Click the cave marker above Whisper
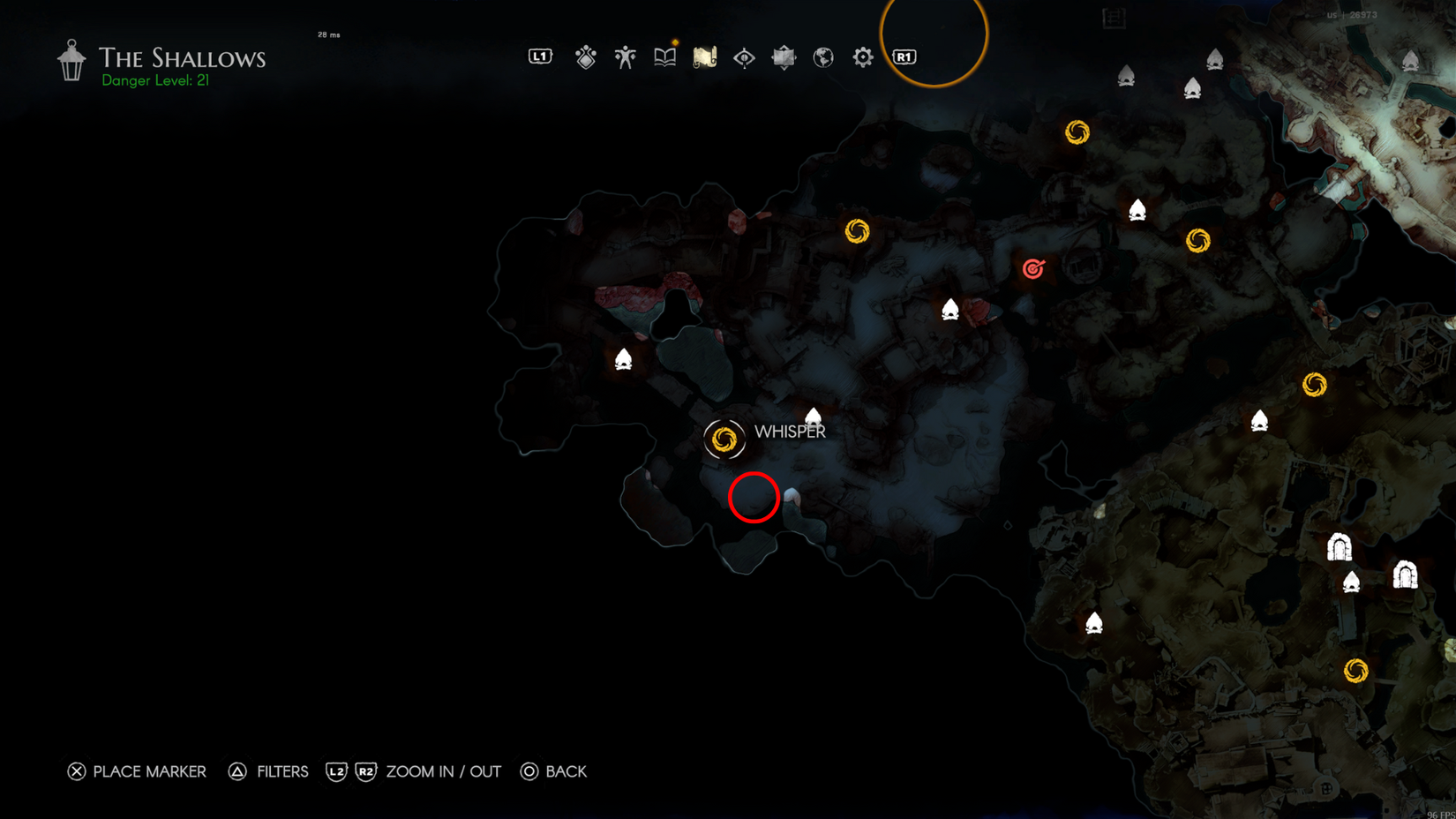 click(813, 417)
